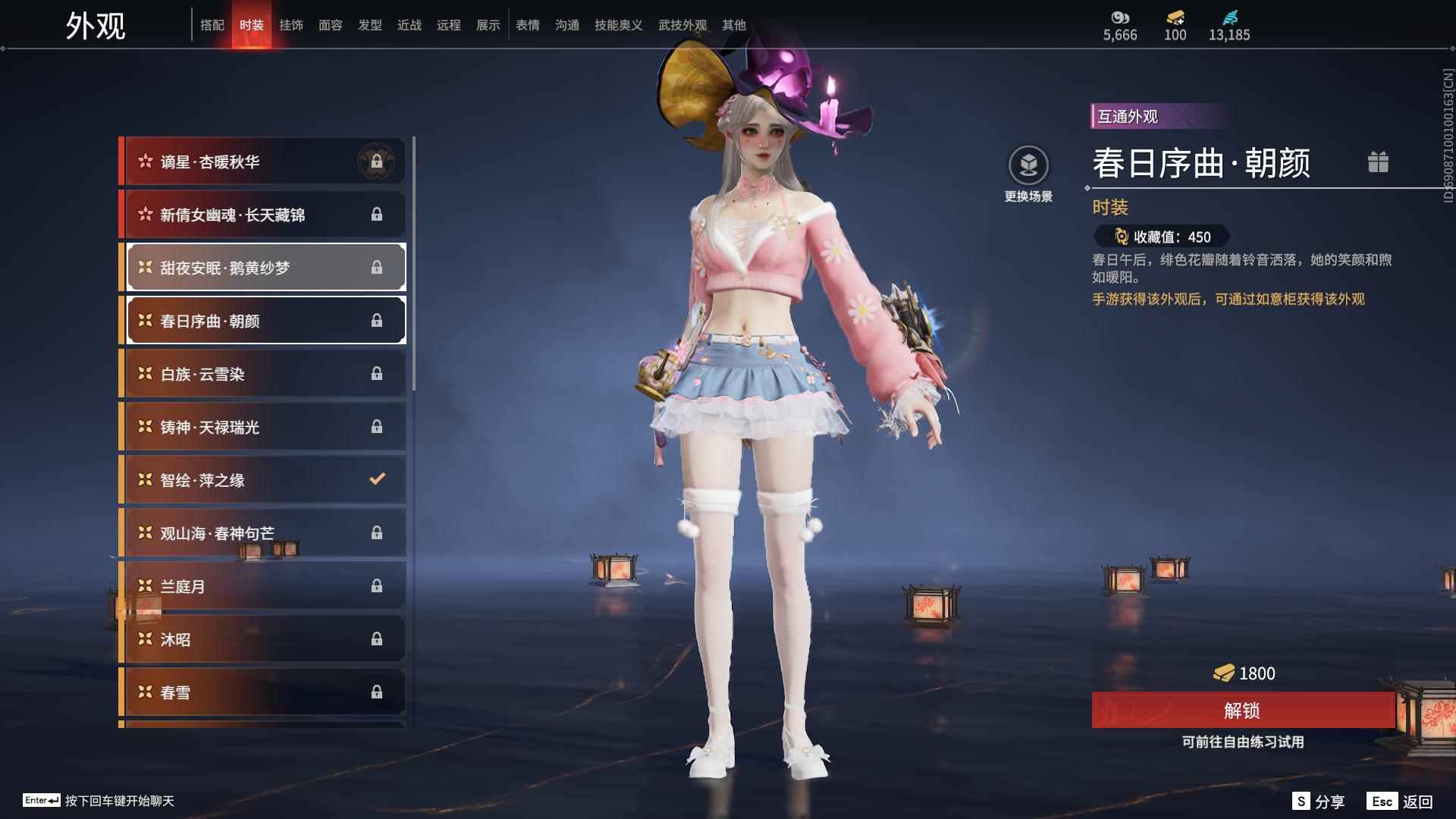Switch to the 表情 tab
1456x819 pixels.
pos(527,25)
